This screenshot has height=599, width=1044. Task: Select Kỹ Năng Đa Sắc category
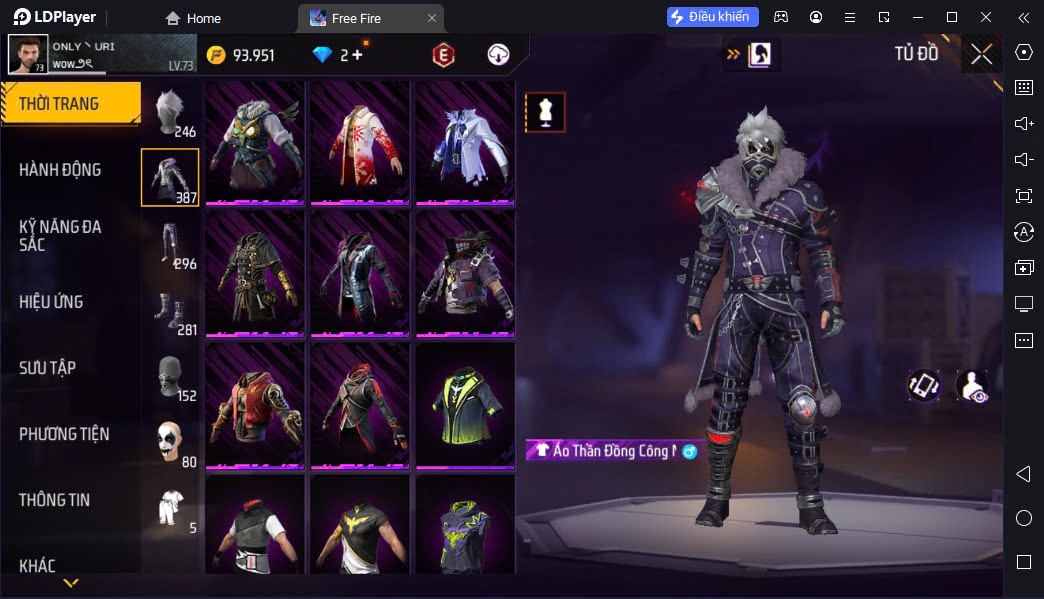[60, 235]
